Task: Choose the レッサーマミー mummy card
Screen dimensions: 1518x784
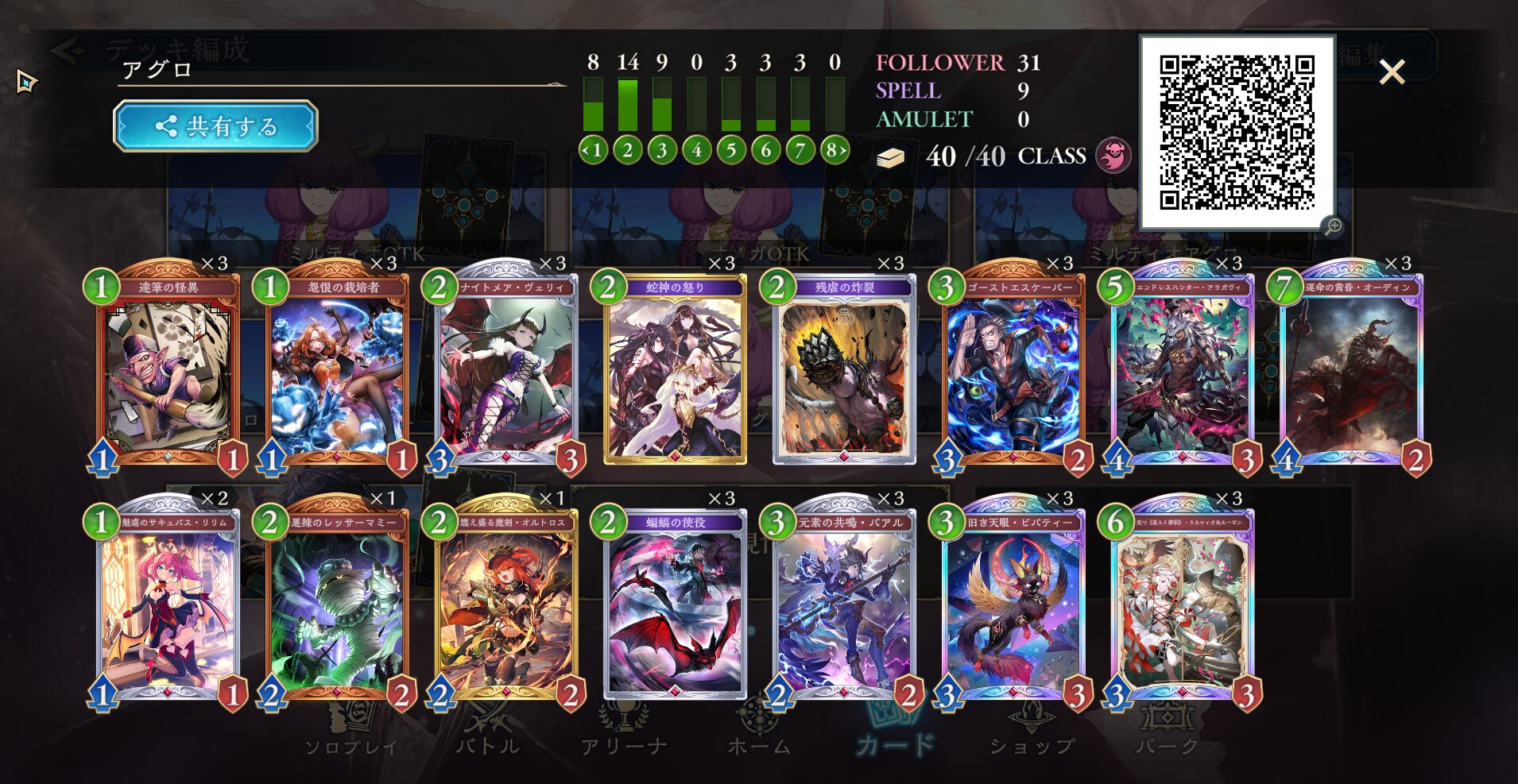Action: [337, 605]
